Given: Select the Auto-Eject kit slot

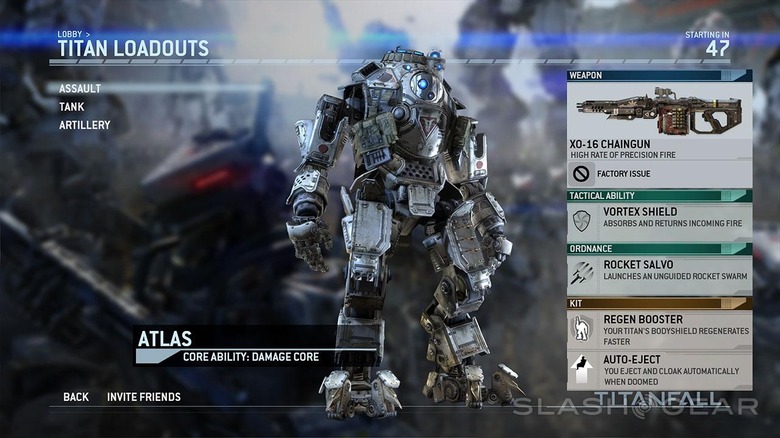Looking at the screenshot, I should tap(659, 367).
